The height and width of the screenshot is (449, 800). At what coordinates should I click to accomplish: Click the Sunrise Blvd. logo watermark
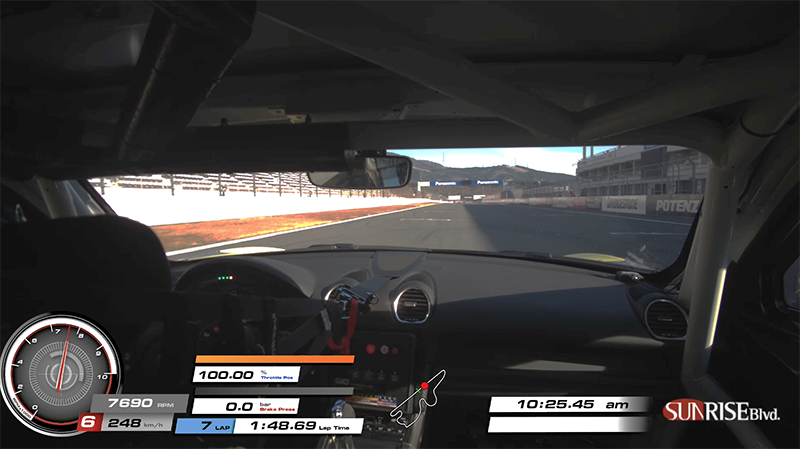[721, 411]
